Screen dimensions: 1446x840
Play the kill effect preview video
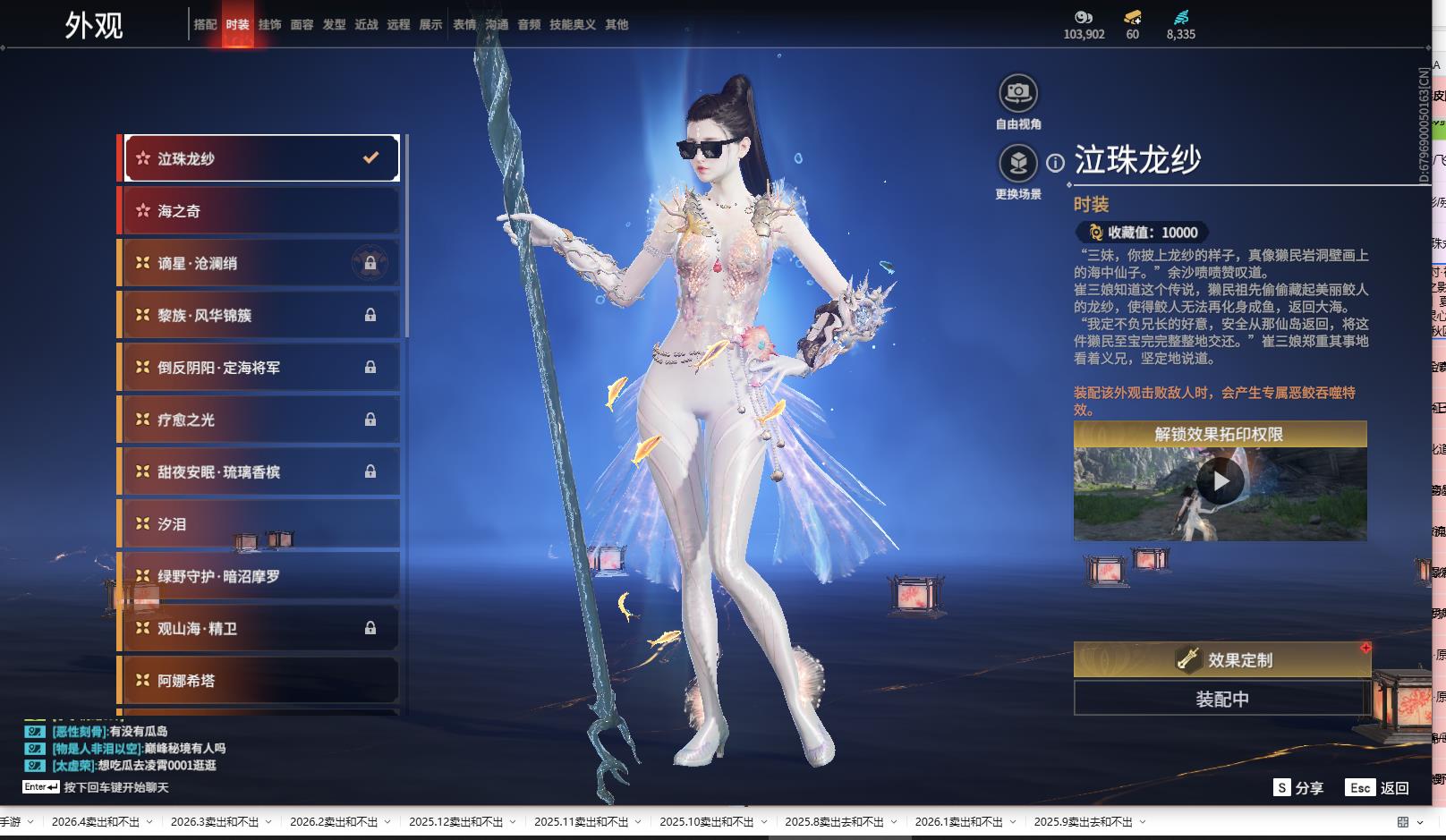1221,482
